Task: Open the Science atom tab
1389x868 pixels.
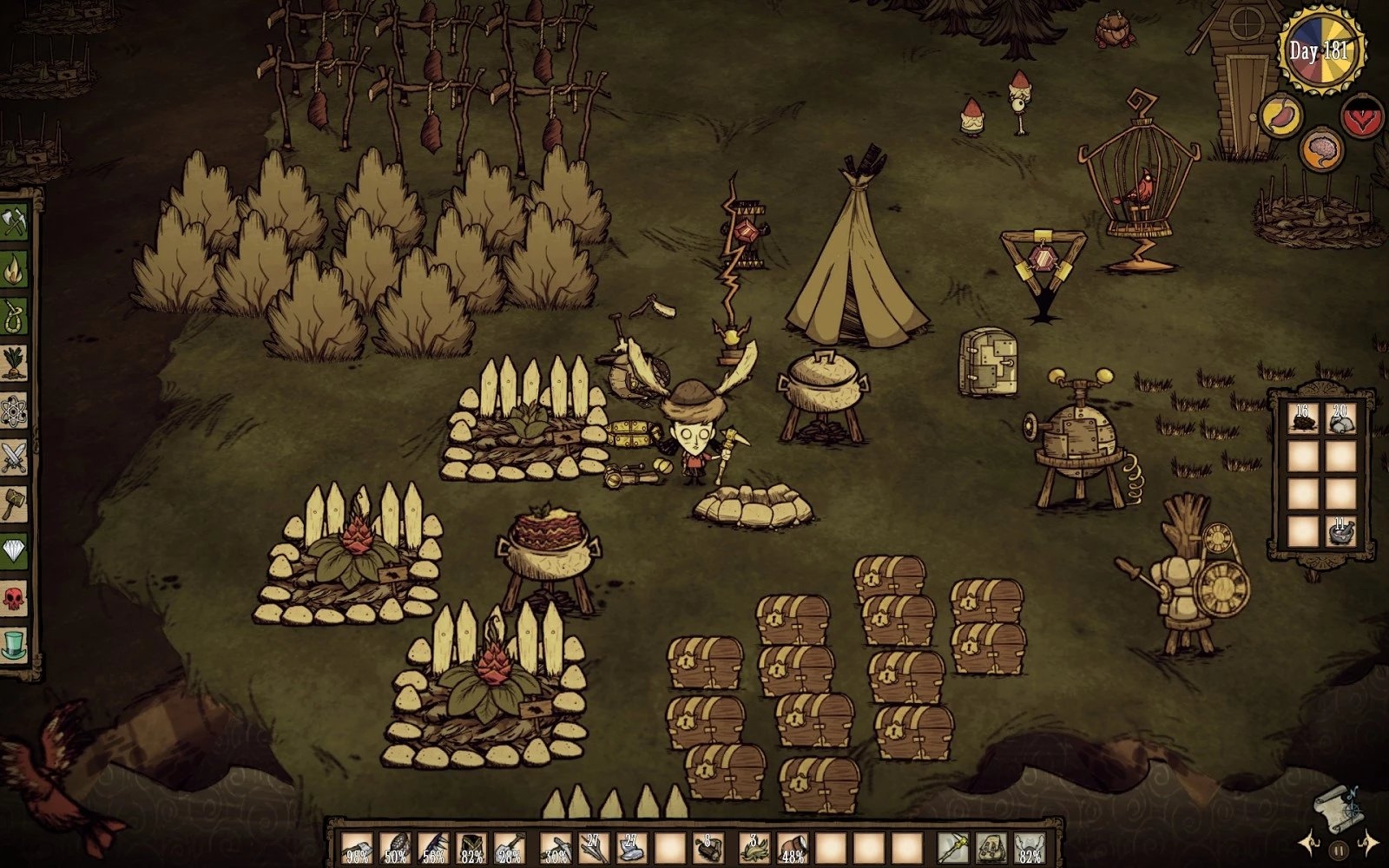Action: [x=15, y=409]
